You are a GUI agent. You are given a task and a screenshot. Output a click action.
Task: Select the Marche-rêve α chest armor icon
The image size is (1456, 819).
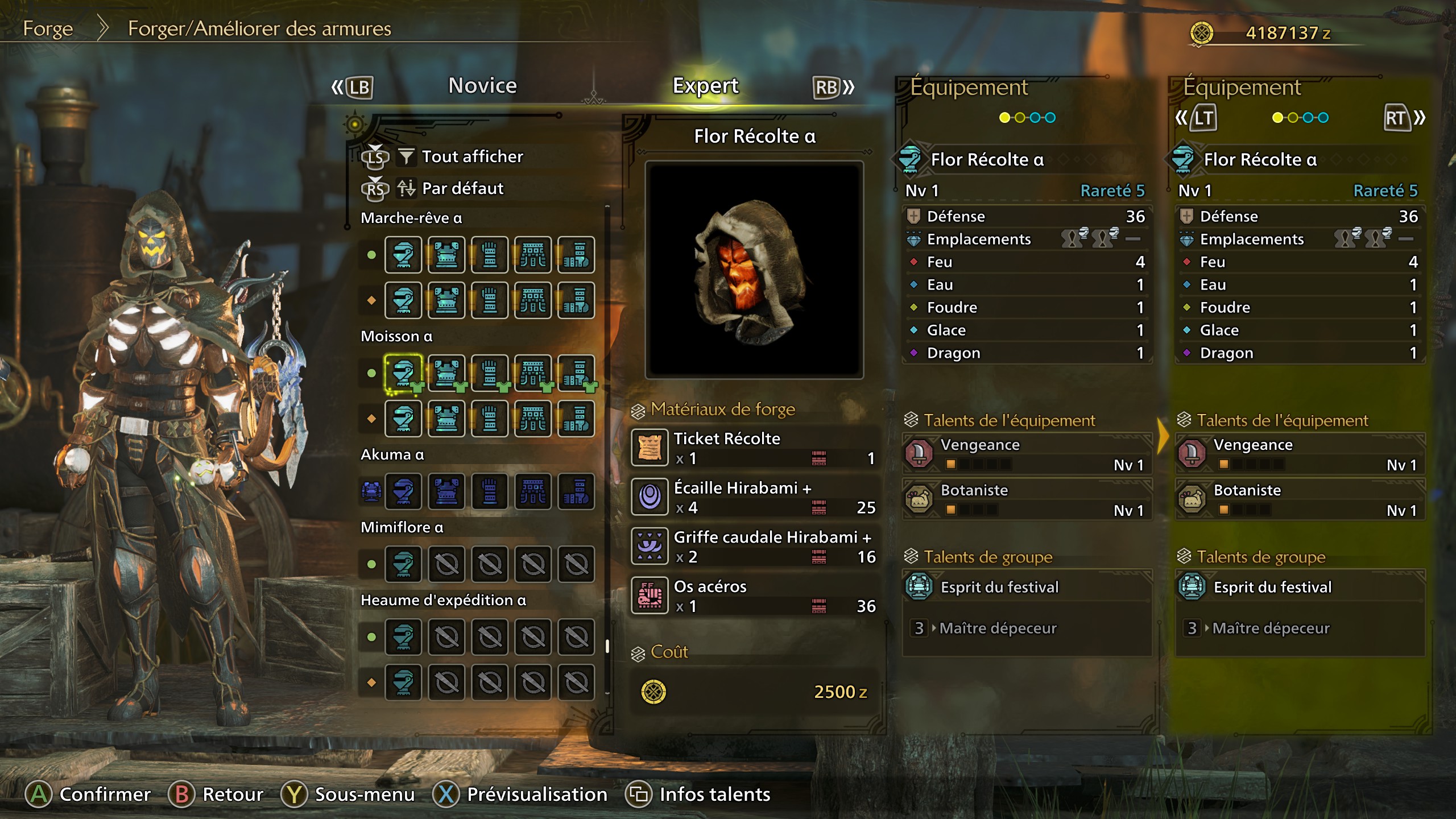[x=446, y=255]
